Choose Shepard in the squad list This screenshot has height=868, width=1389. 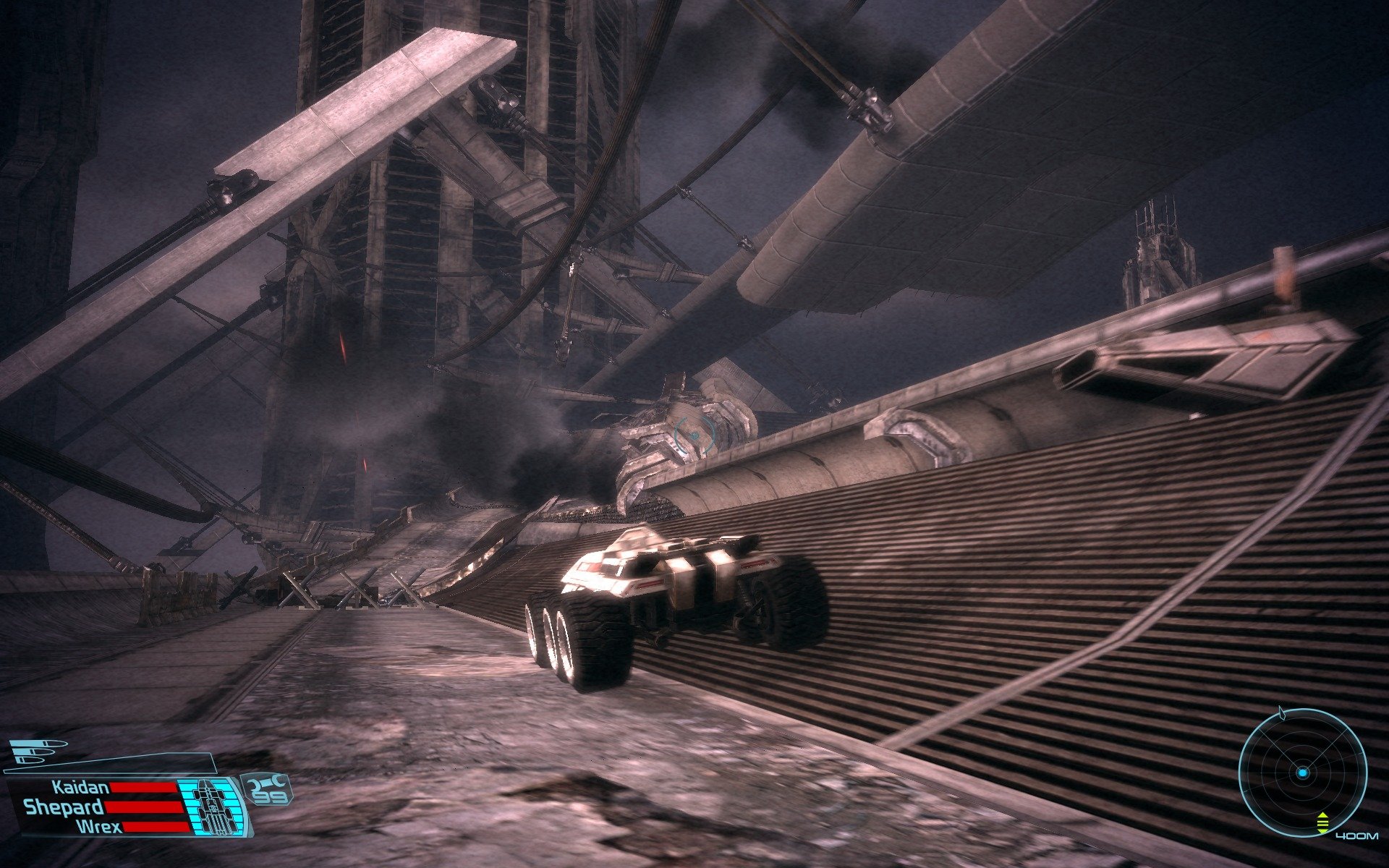coord(64,807)
